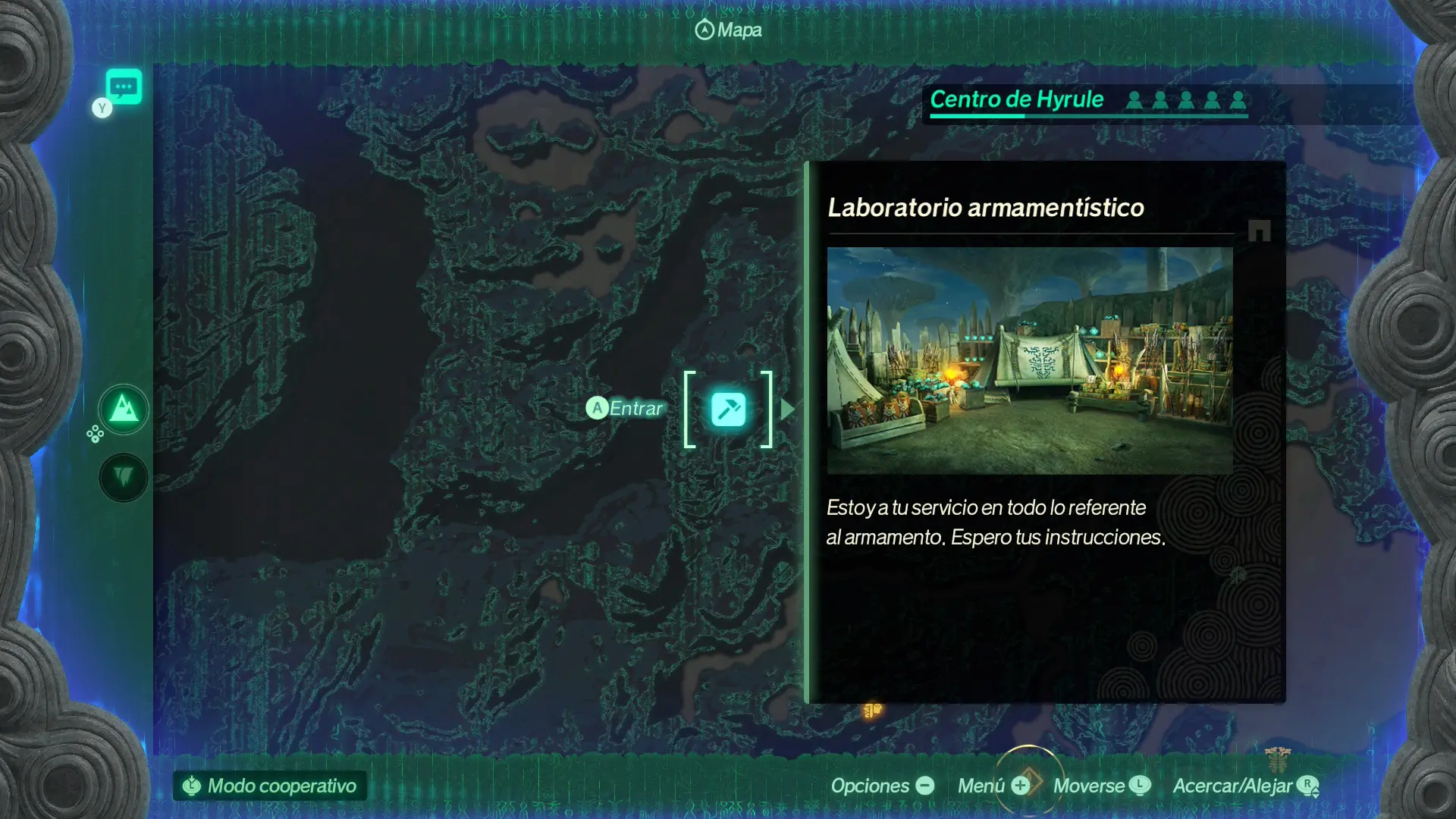Click the Mapa title tab
This screenshot has width=1456, height=819.
point(728,30)
